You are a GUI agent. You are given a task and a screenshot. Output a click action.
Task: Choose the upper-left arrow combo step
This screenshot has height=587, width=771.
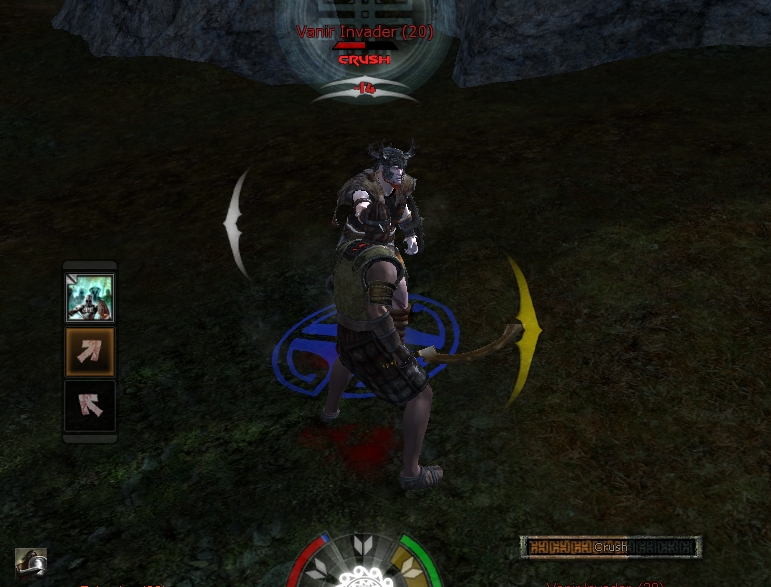tap(90, 404)
